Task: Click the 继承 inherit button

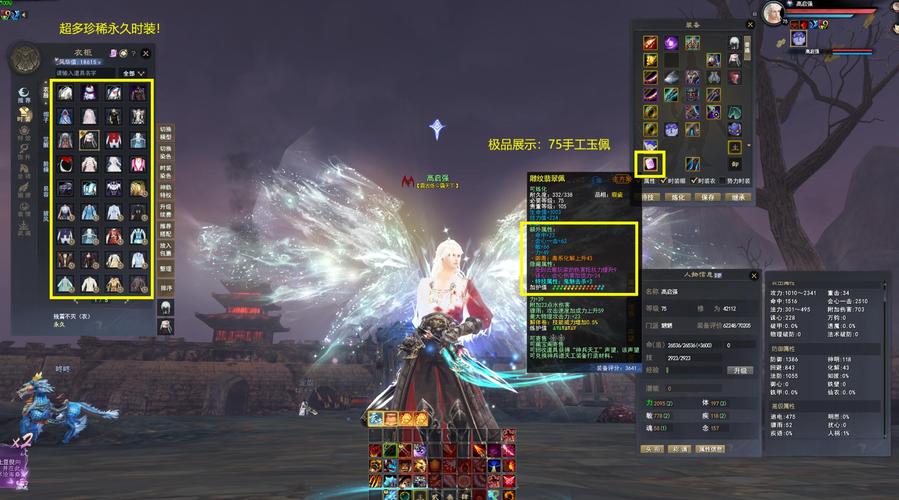Action: tap(735, 197)
